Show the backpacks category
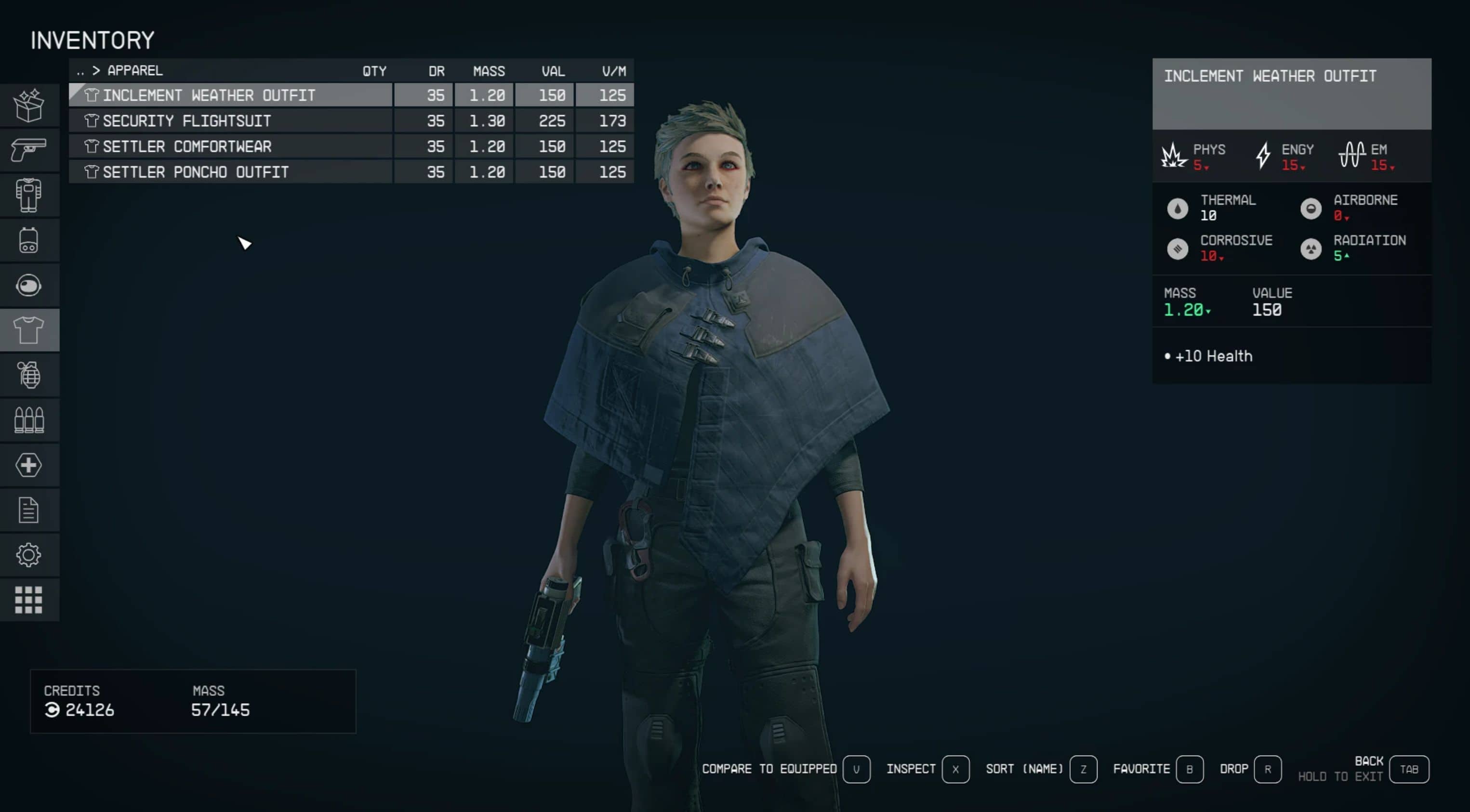The height and width of the screenshot is (812, 1470). point(28,240)
